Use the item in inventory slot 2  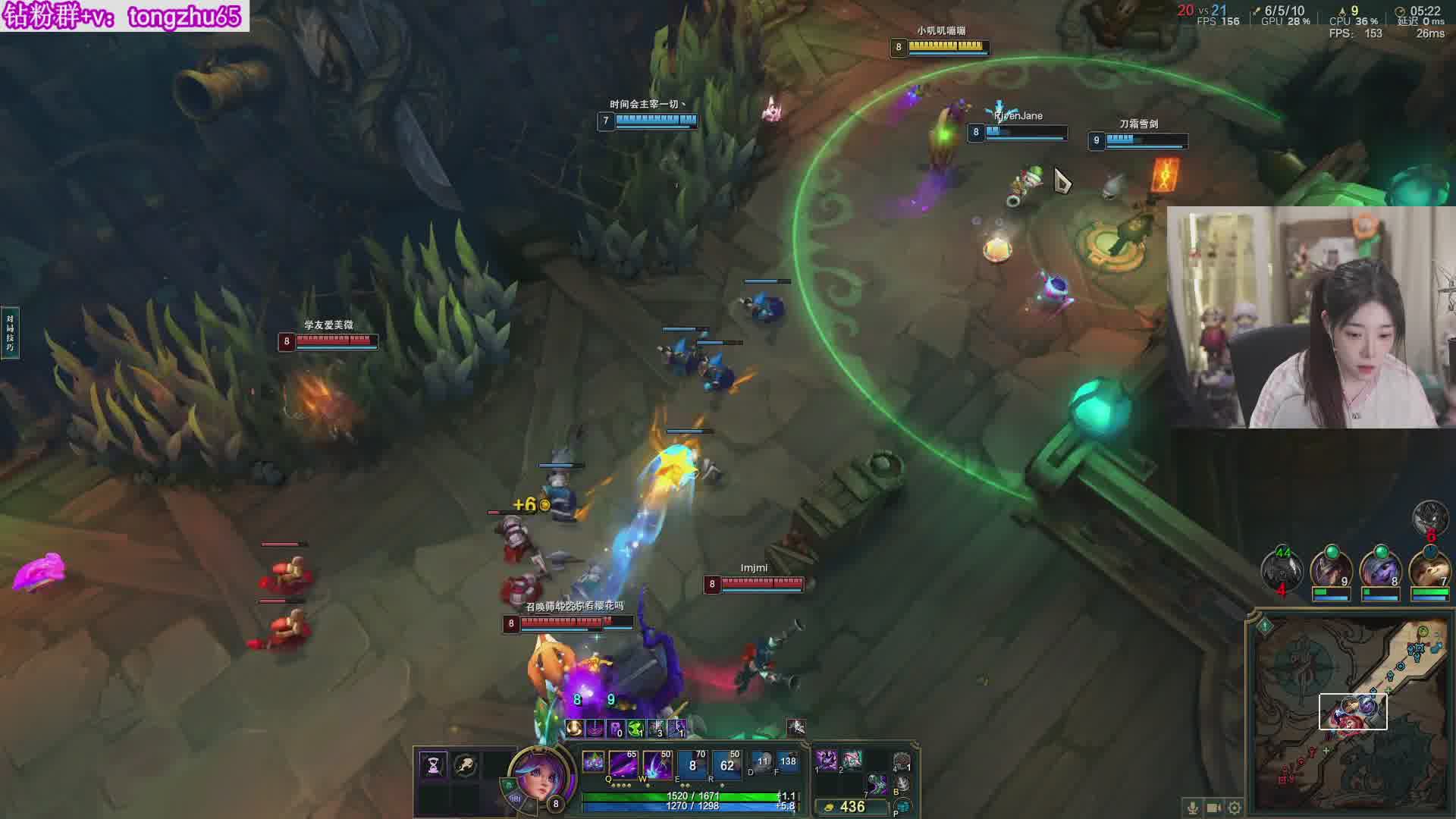[x=852, y=759]
